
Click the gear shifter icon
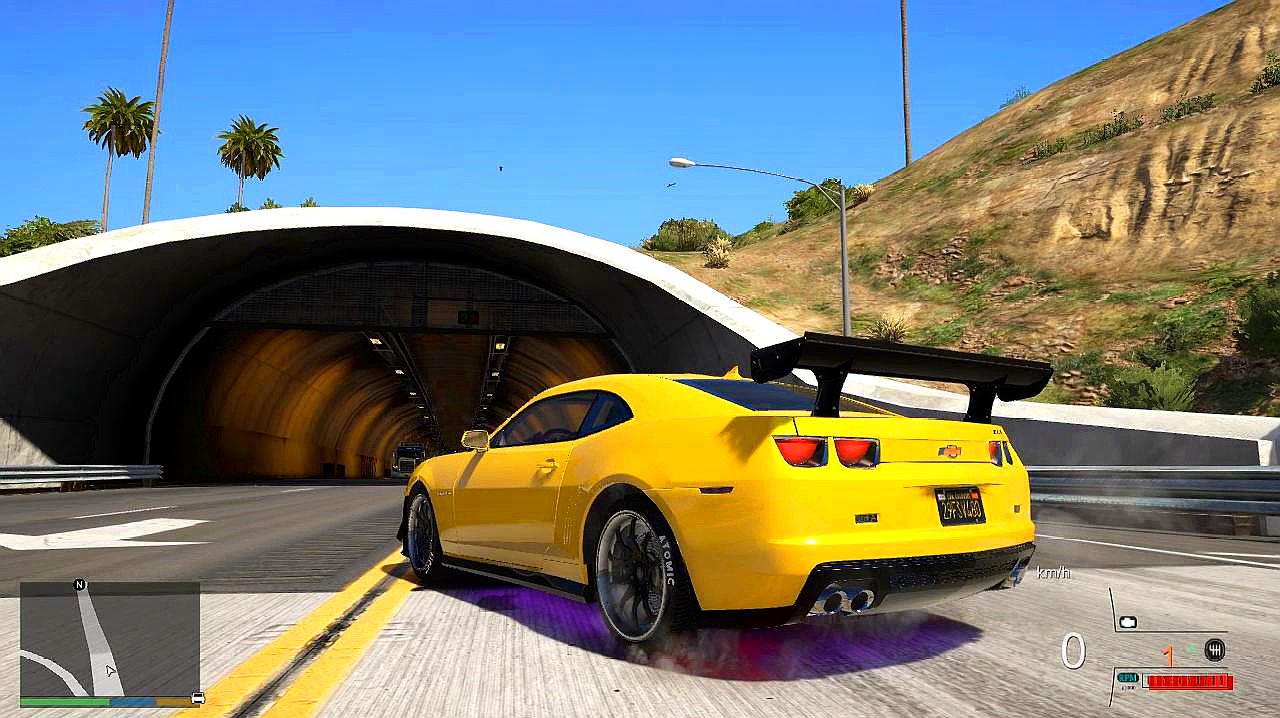click(x=1215, y=649)
